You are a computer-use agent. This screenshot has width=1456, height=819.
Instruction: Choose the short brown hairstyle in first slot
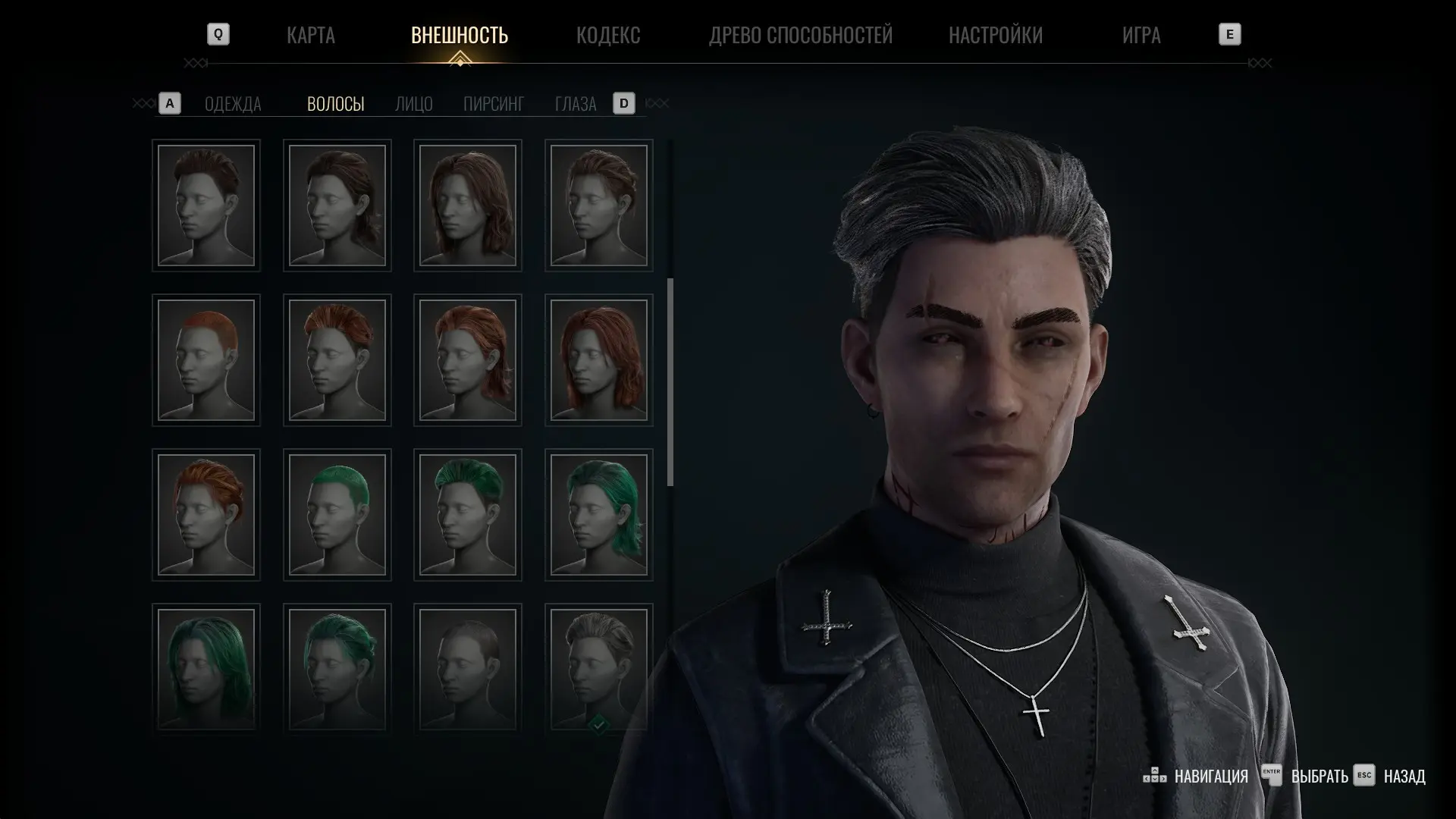point(206,206)
